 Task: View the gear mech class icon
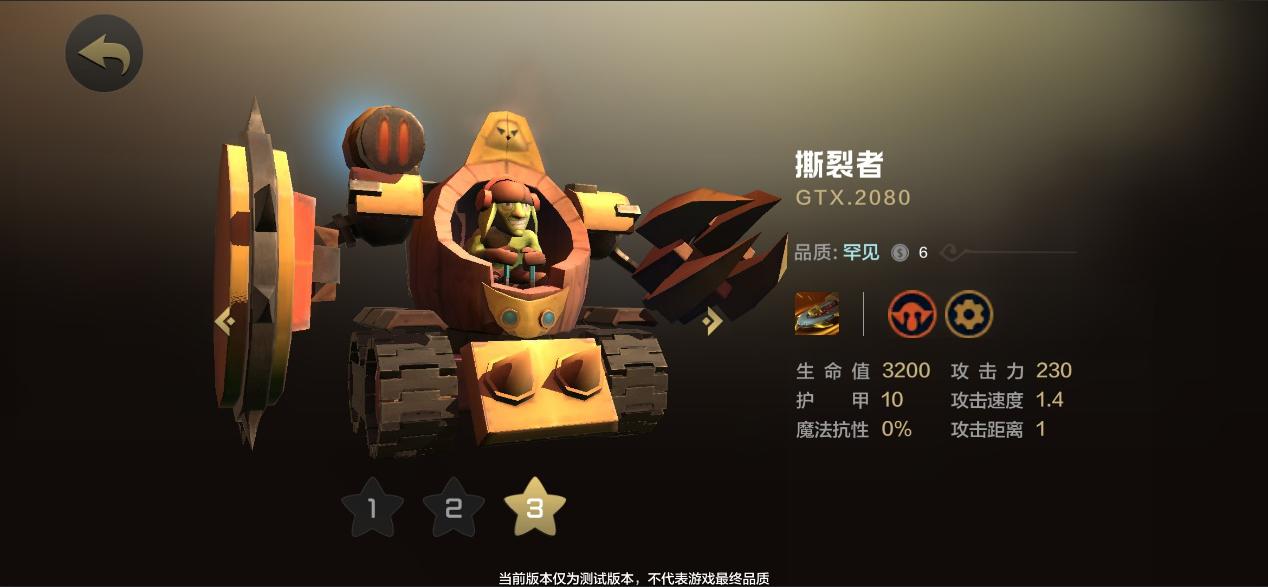[x=968, y=314]
